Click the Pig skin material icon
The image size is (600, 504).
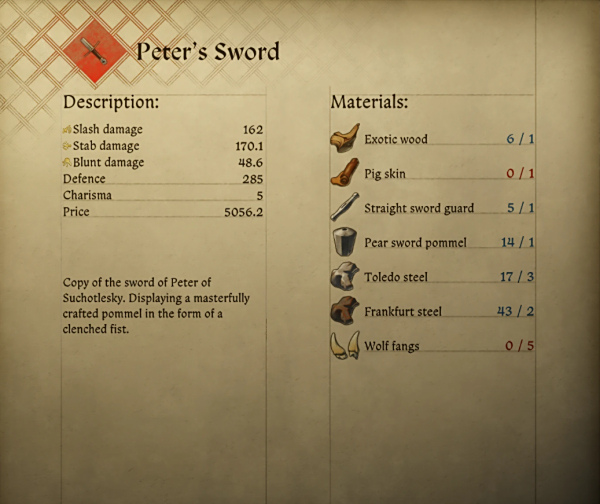click(344, 173)
